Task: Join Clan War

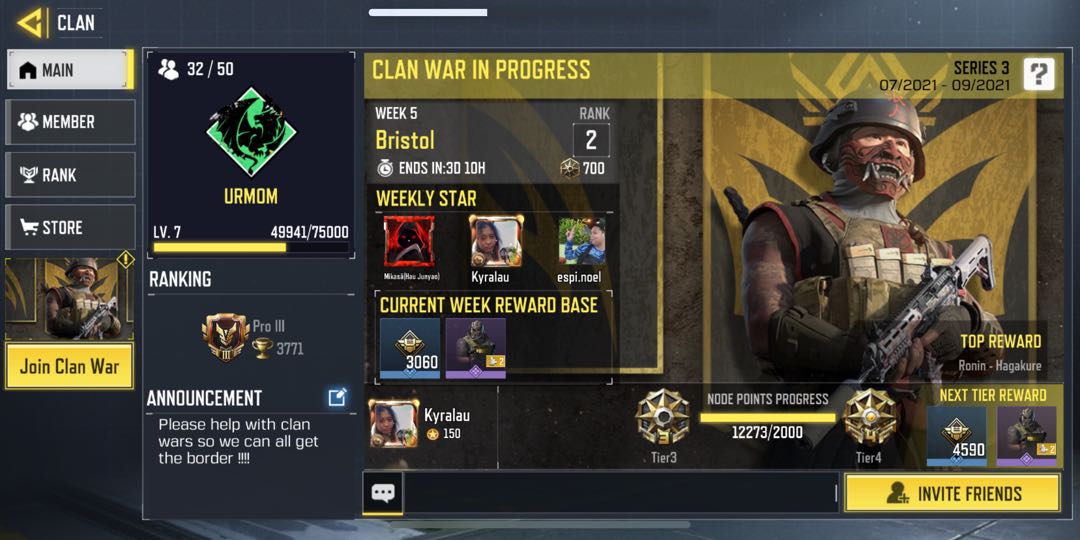Action: pyautogui.click(x=69, y=366)
